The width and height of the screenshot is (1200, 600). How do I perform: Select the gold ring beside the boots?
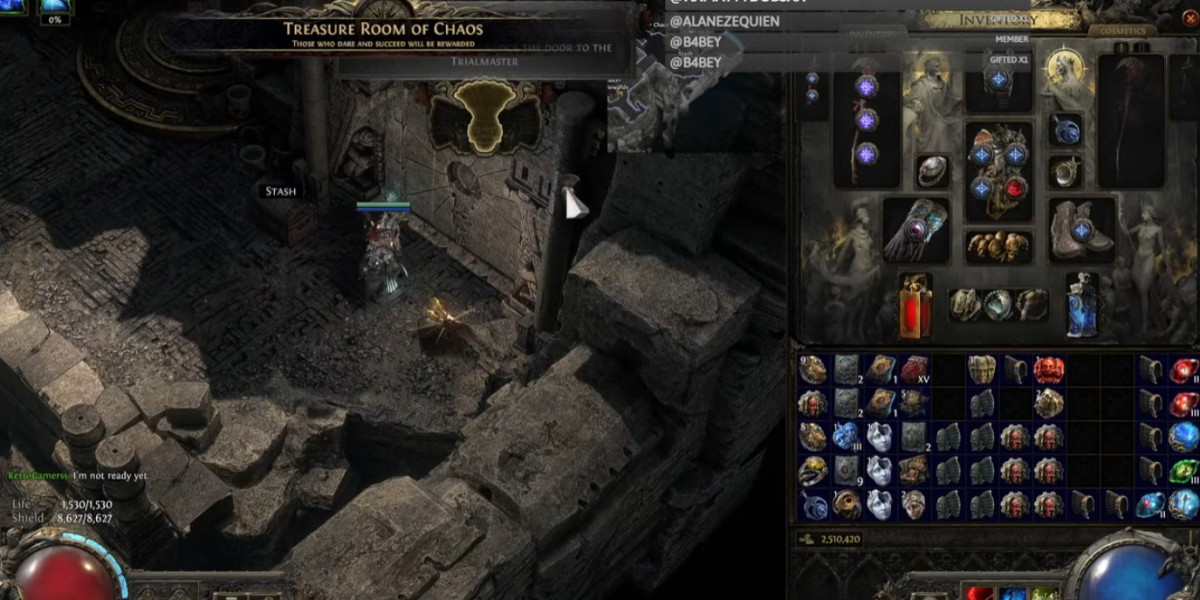pos(1066,171)
